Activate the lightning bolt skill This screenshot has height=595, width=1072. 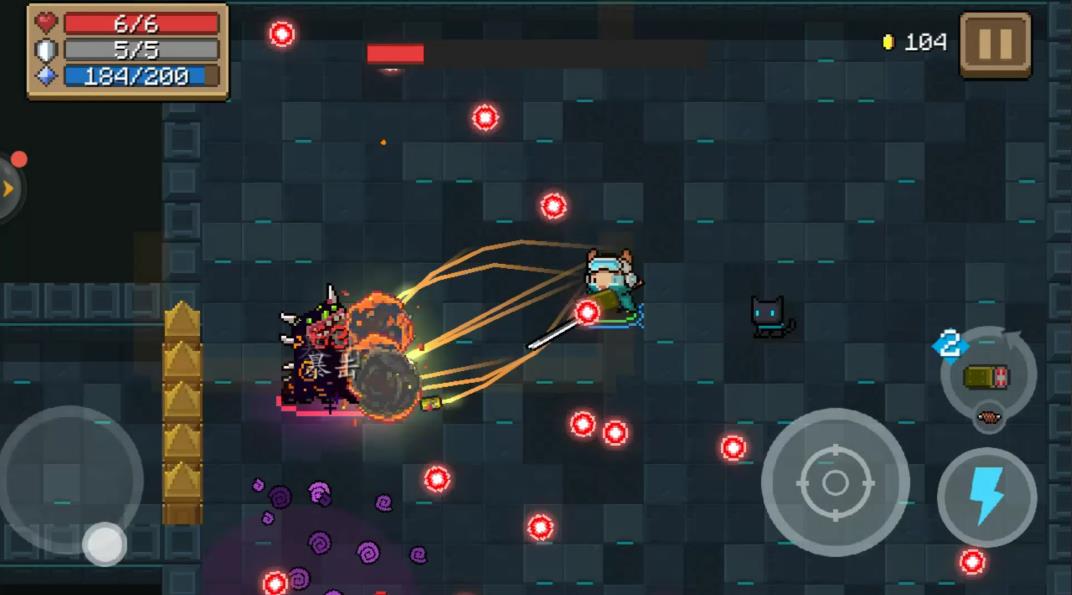[986, 497]
